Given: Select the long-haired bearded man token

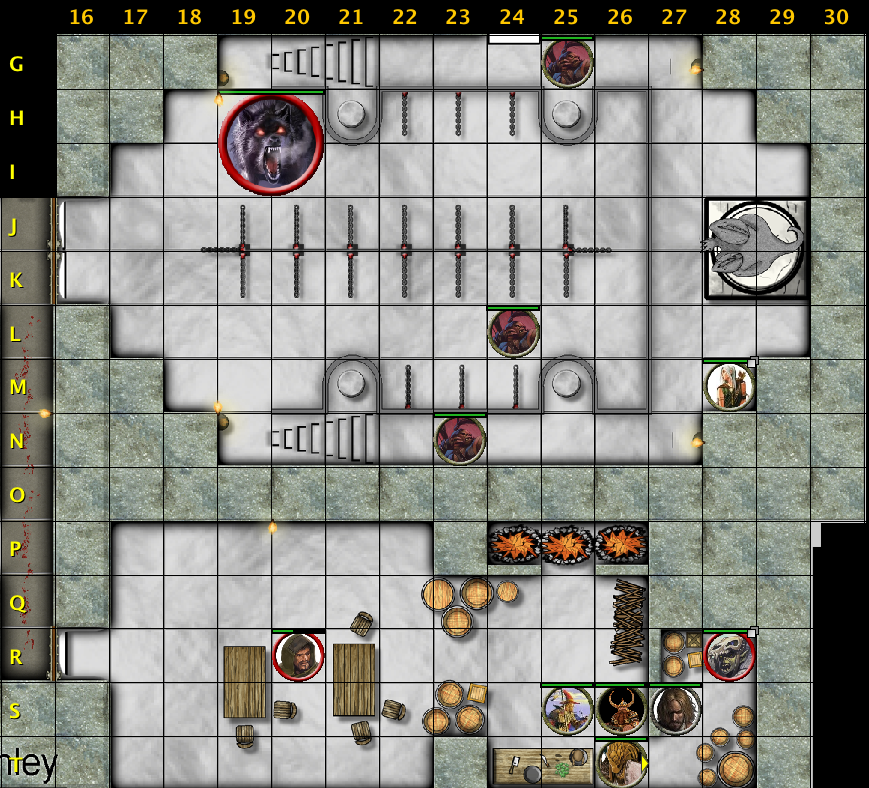Looking at the screenshot, I should (675, 711).
